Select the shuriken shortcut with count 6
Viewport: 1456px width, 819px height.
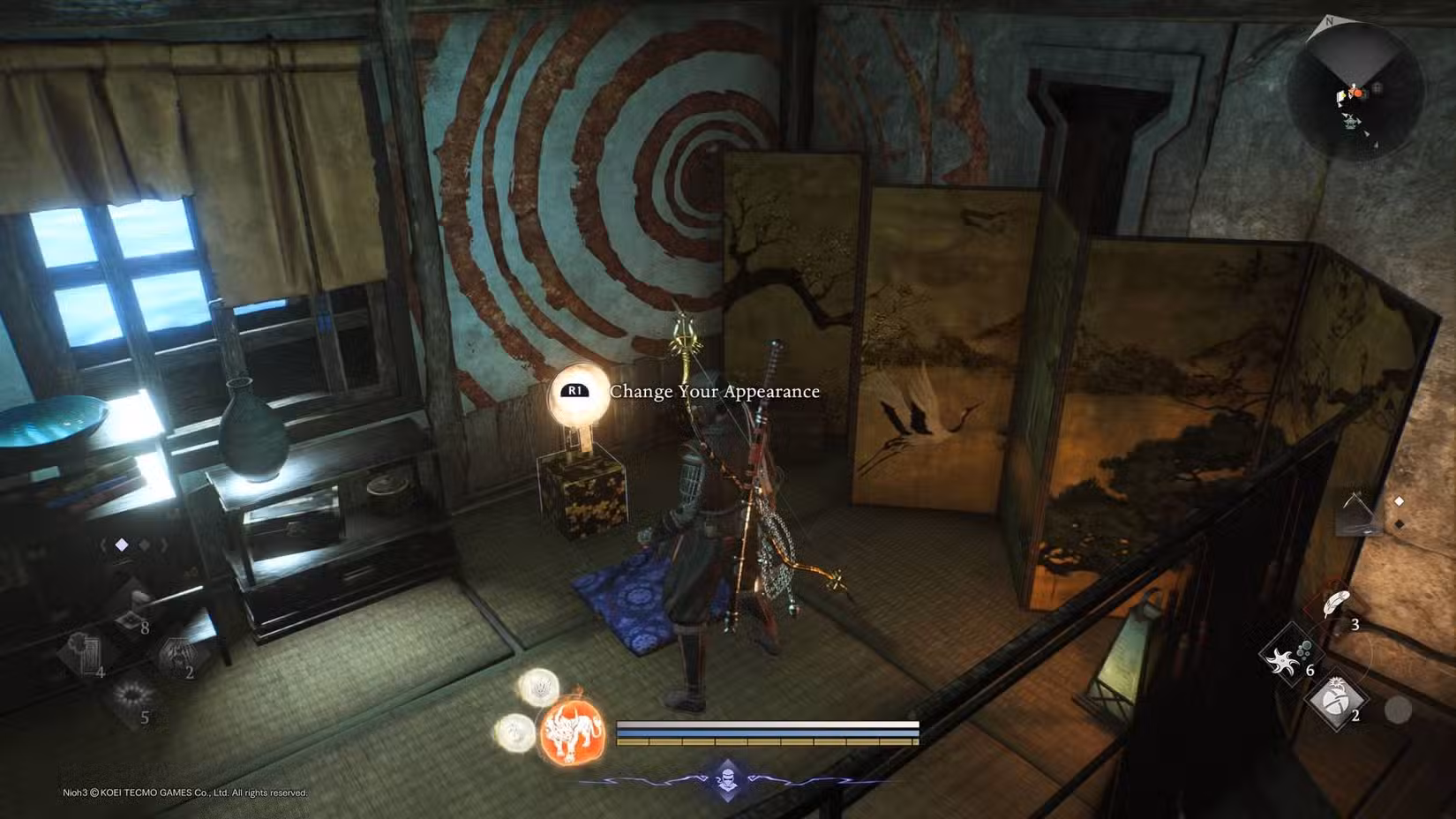tap(1291, 659)
